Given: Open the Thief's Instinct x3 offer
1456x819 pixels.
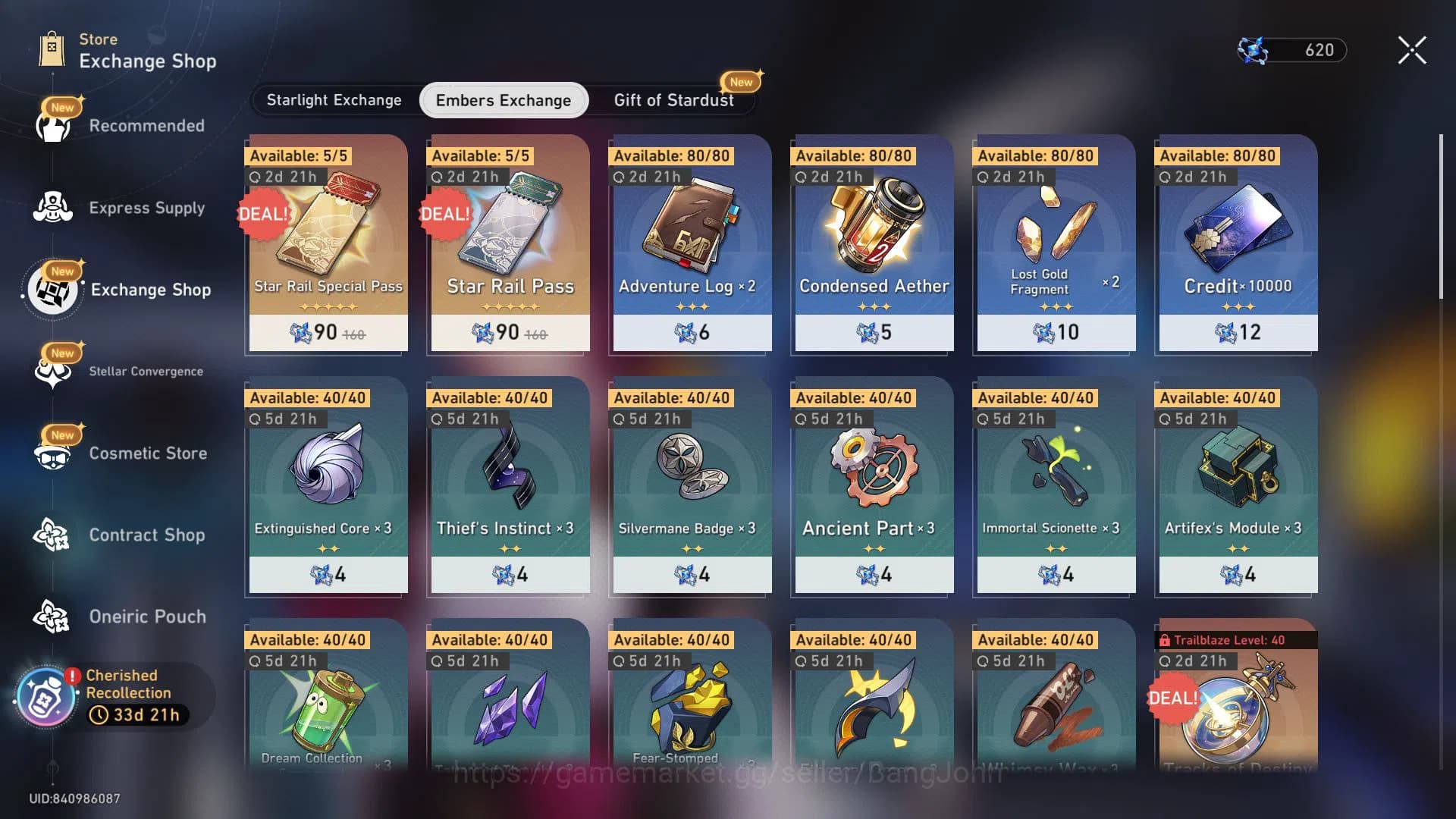Looking at the screenshot, I should pyautogui.click(x=508, y=485).
